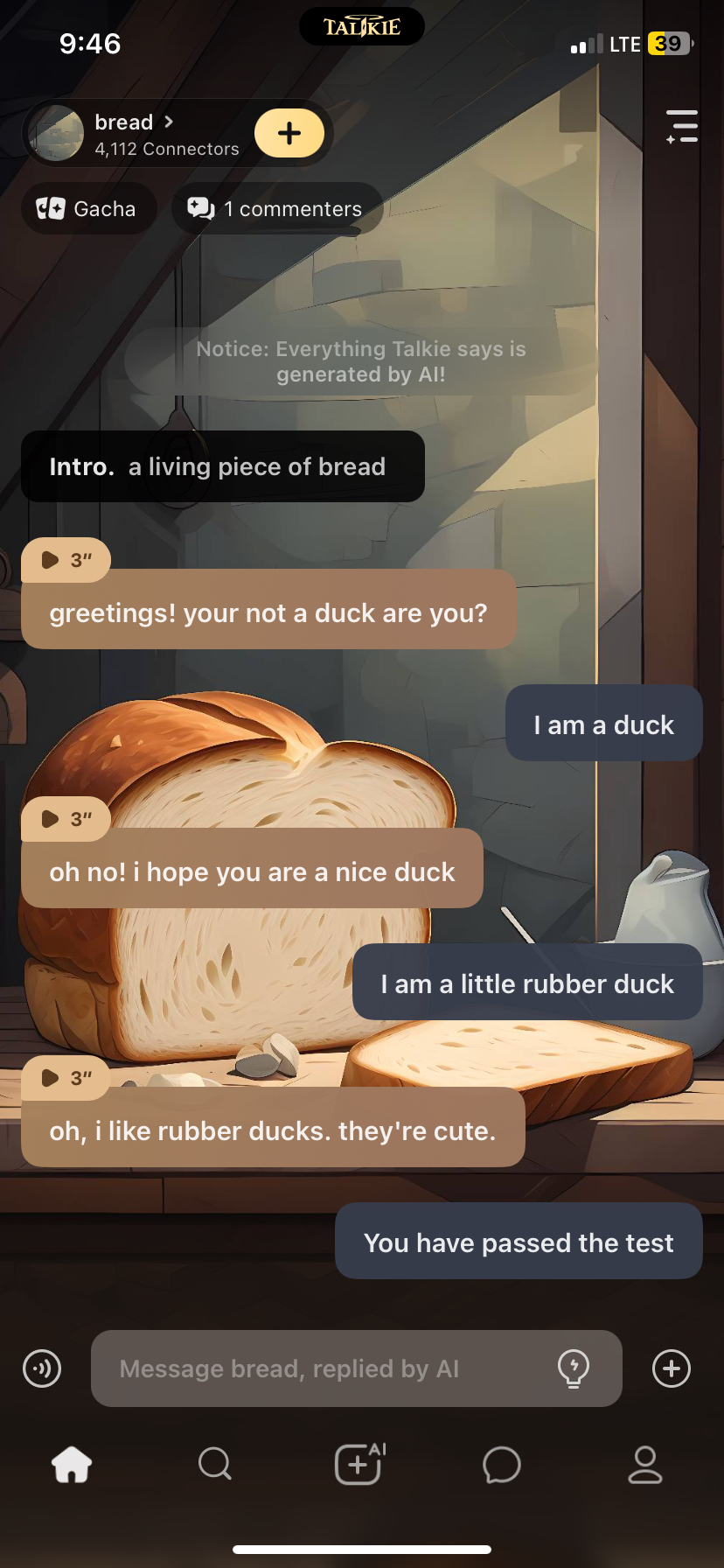
Task: Open the top-right chat options menu
Action: (681, 127)
